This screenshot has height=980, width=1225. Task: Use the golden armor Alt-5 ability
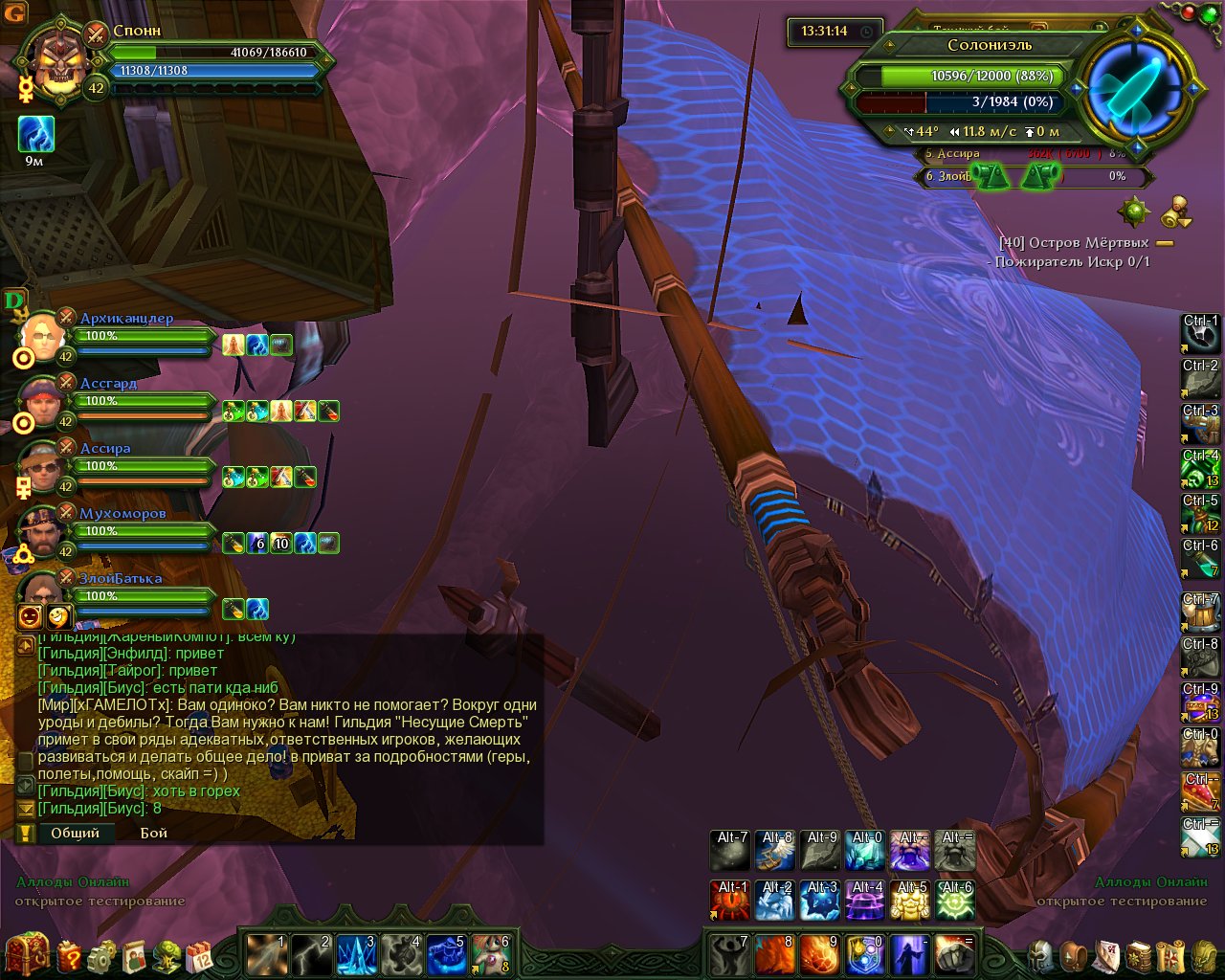click(x=909, y=901)
